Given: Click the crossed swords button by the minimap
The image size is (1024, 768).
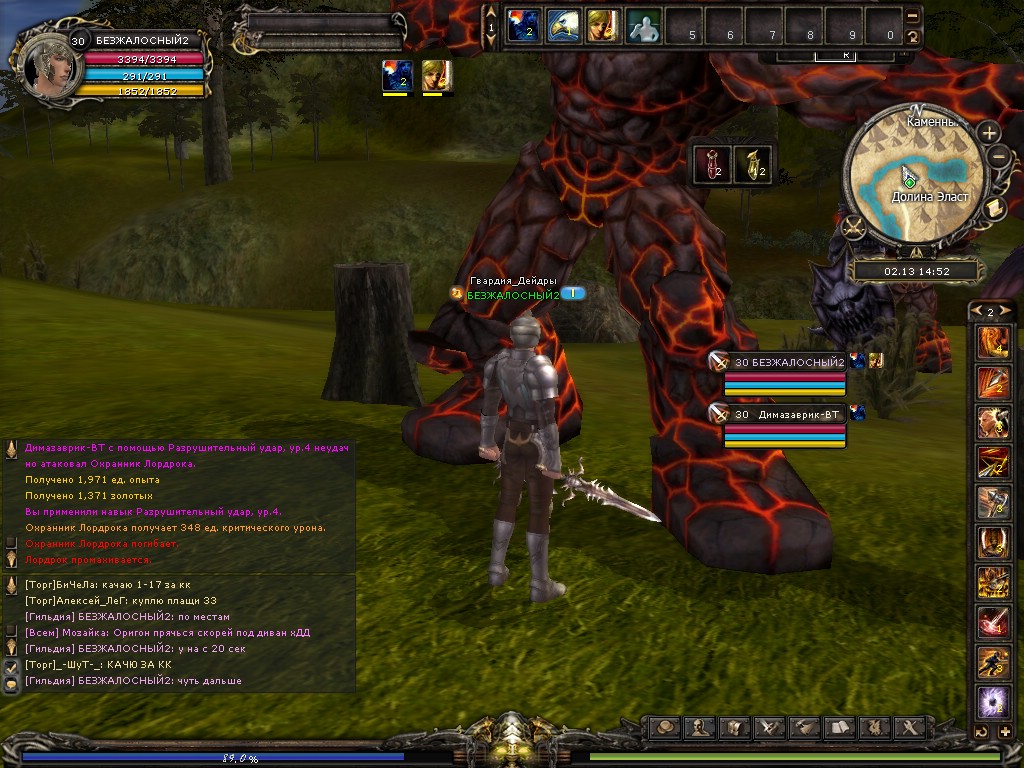Looking at the screenshot, I should coord(853,227).
